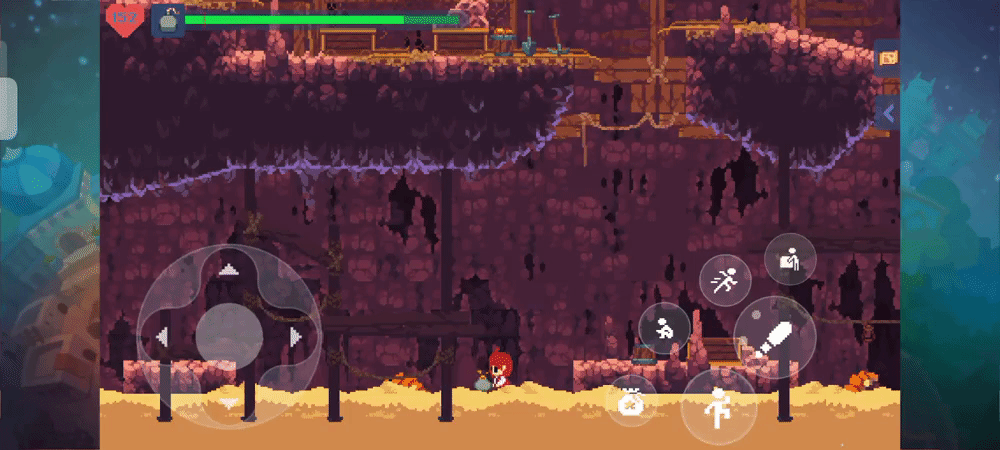Open the map scroll icon
This screenshot has height=450, width=1000.
[x=887, y=58]
